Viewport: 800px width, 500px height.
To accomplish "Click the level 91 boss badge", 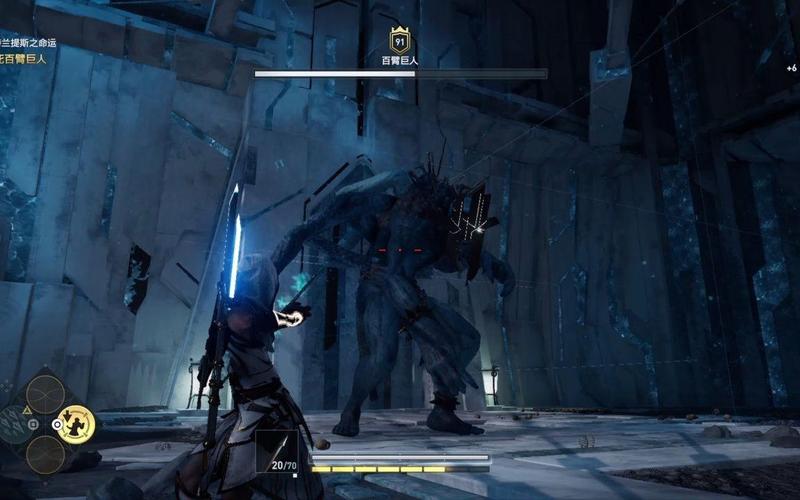I will pyautogui.click(x=401, y=42).
